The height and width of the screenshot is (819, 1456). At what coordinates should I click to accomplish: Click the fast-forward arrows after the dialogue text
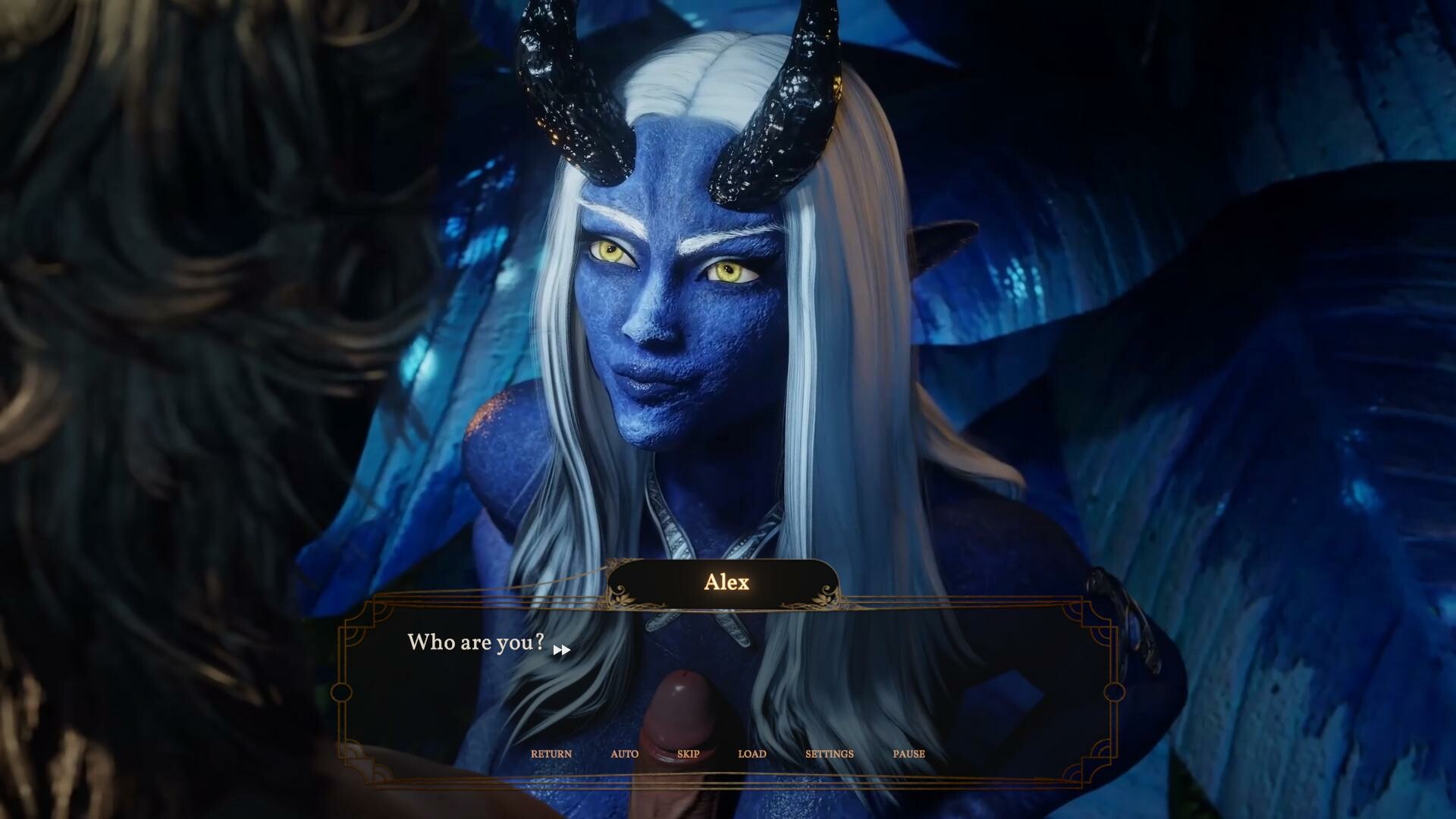click(x=562, y=650)
